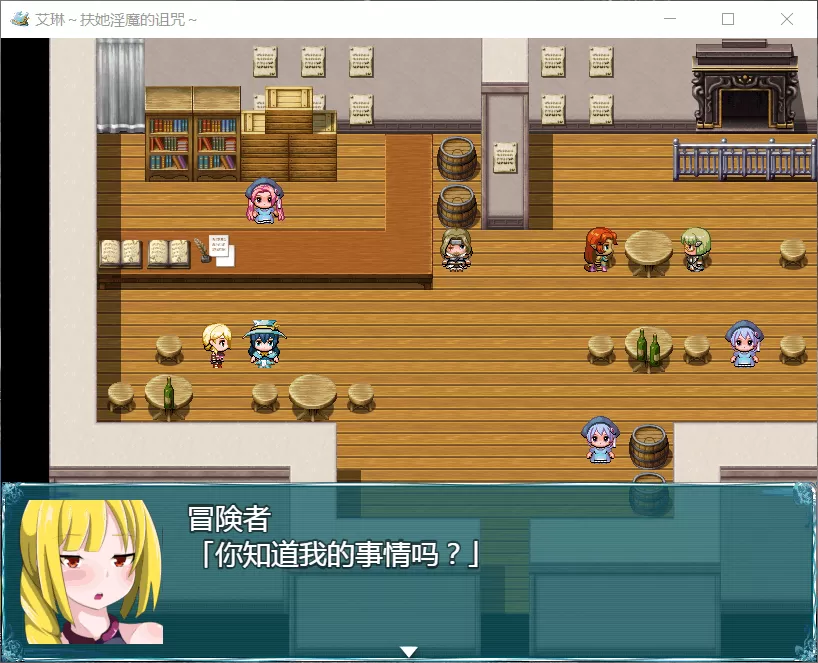The image size is (818, 663).
Task: Maximize the game window
Action: 728,19
